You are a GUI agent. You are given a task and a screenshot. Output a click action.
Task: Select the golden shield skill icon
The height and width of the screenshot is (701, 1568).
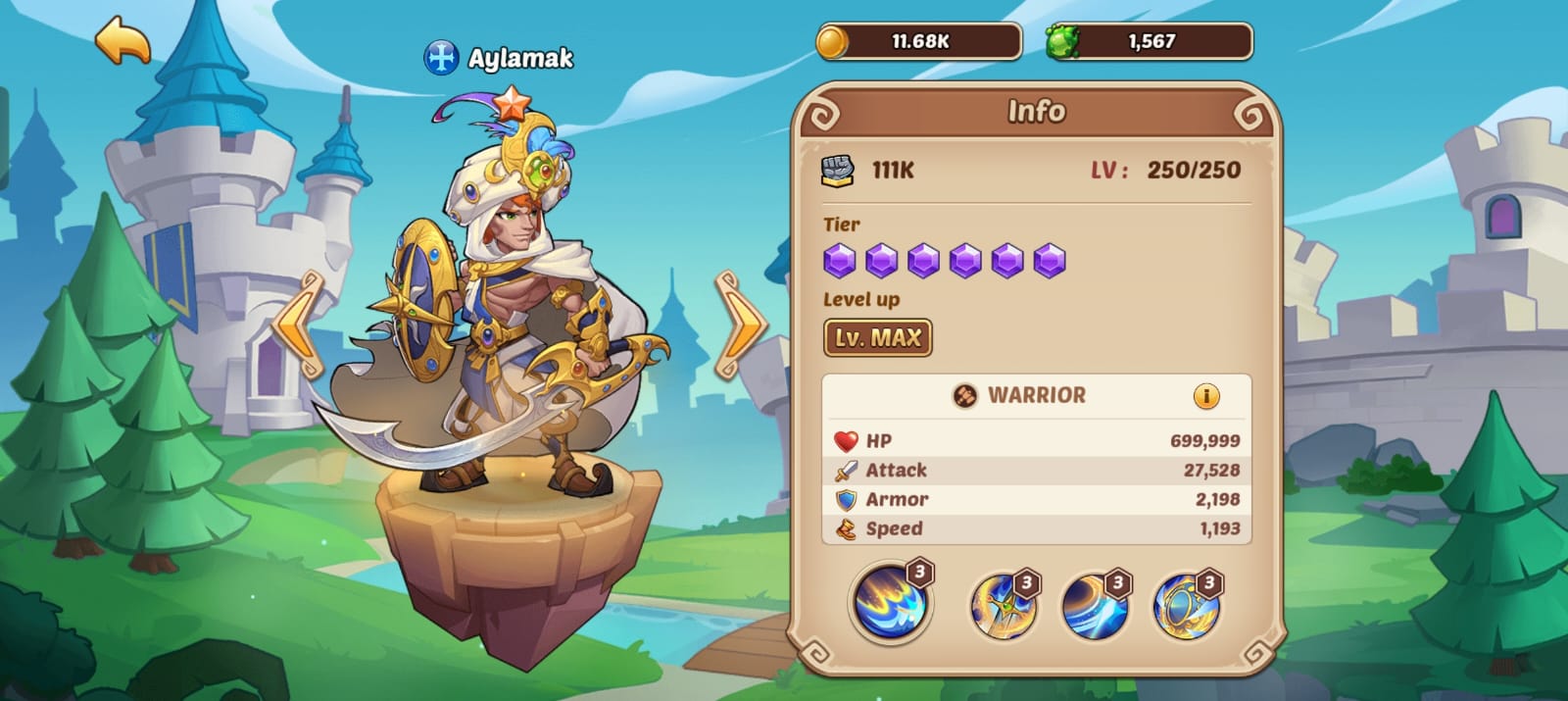(1185, 605)
